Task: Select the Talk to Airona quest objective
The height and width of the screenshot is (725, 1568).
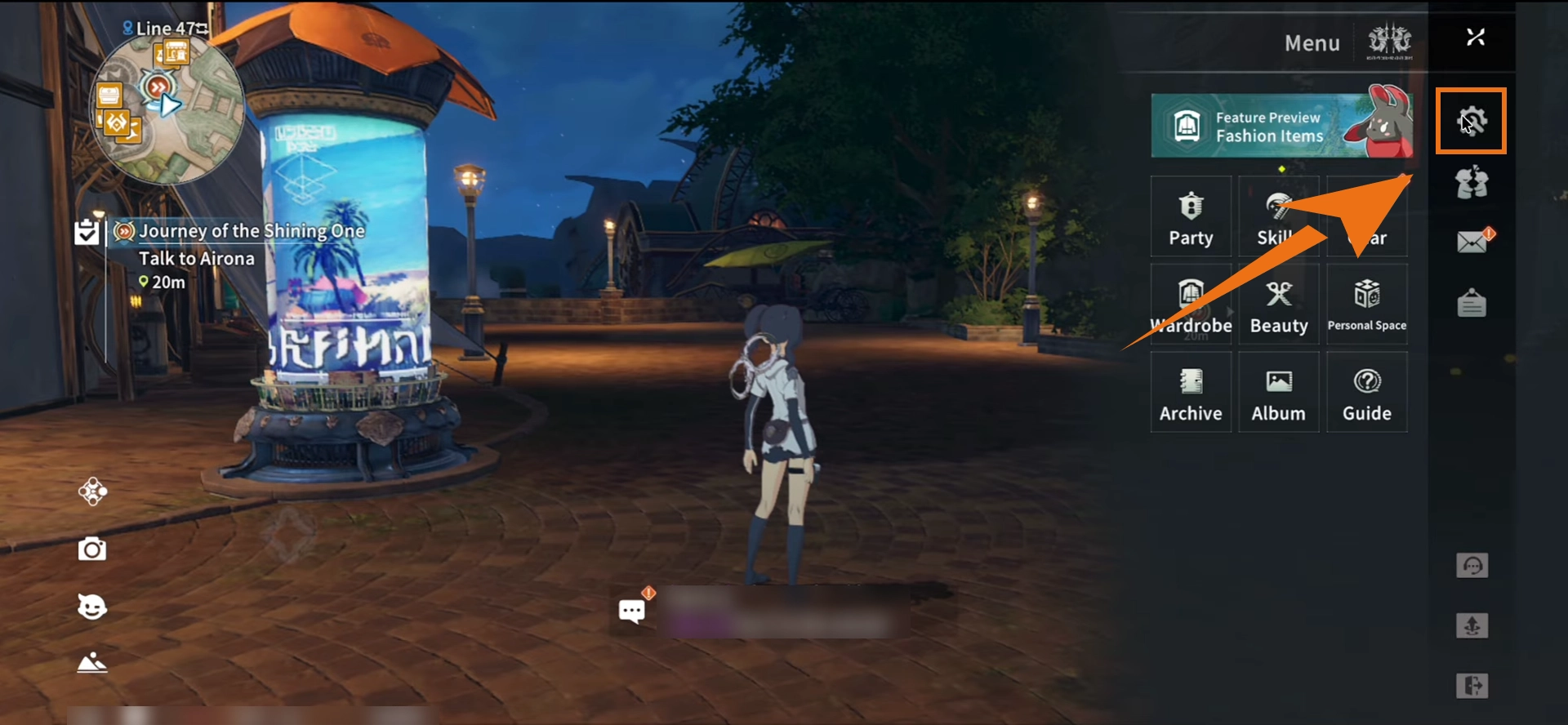Action: click(196, 258)
